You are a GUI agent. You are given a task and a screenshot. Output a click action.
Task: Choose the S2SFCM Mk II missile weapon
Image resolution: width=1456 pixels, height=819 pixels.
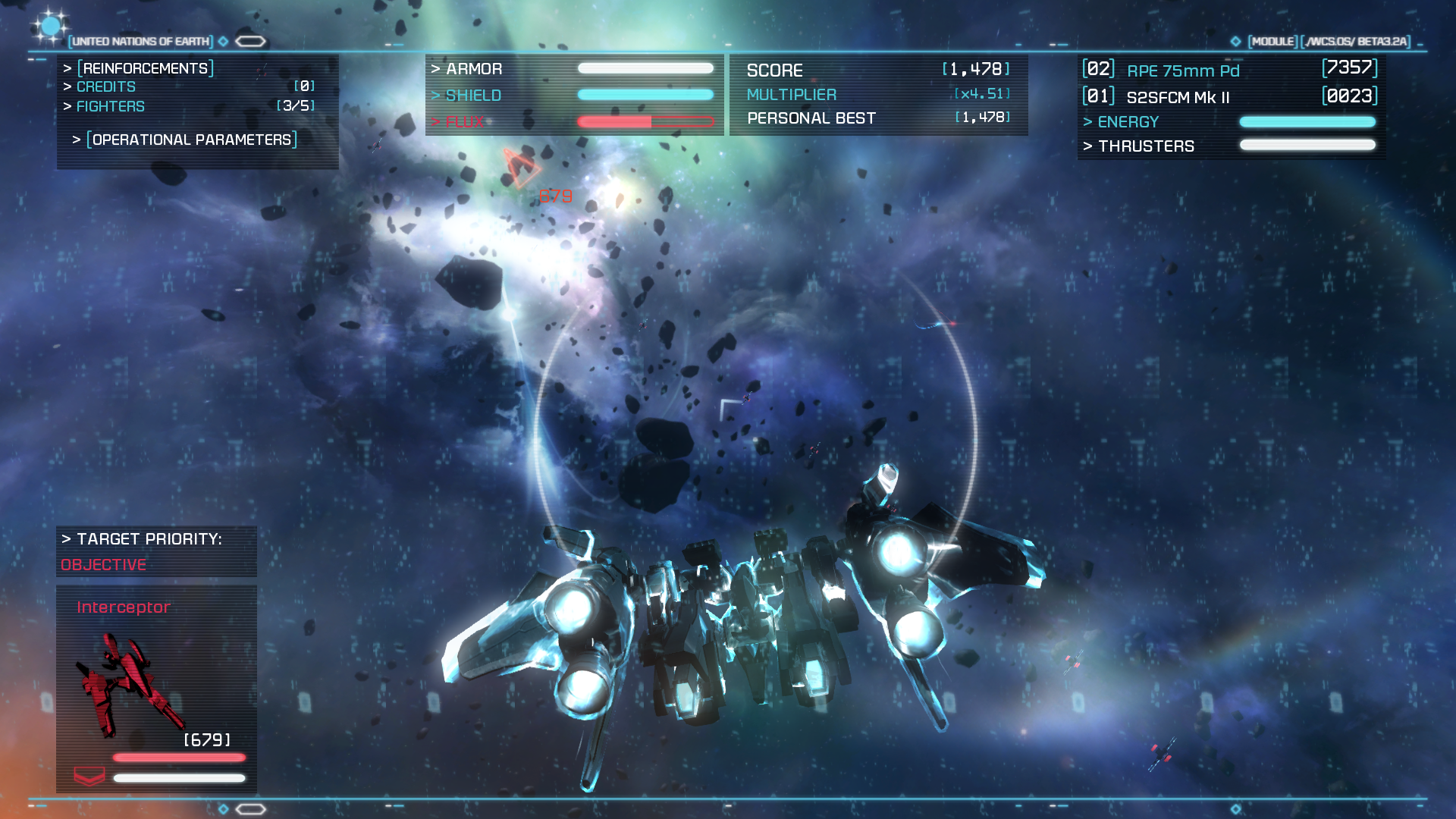pos(1178,97)
